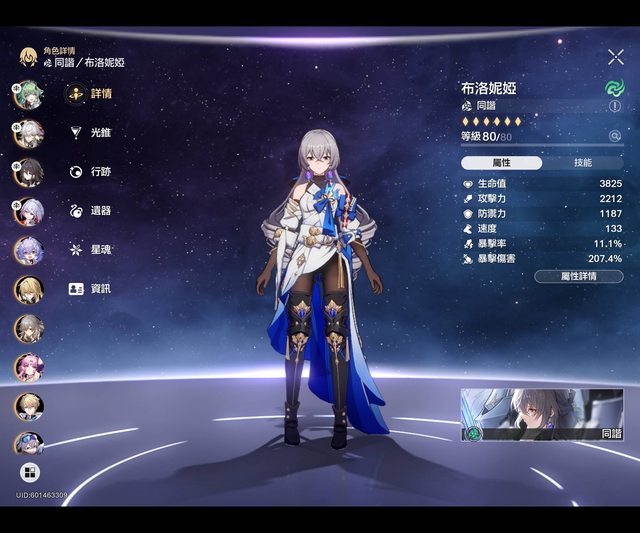Screen dimensions: 640x533
Task: Open the equipped light cone thumbnail
Action: pos(541,415)
